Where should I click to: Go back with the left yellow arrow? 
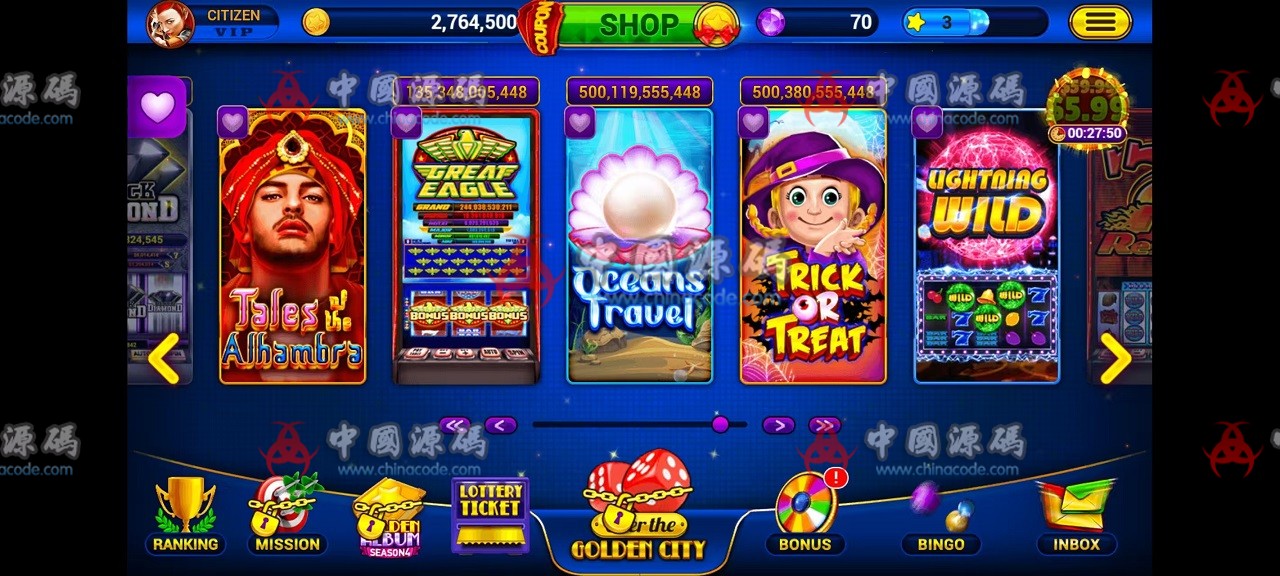(163, 358)
